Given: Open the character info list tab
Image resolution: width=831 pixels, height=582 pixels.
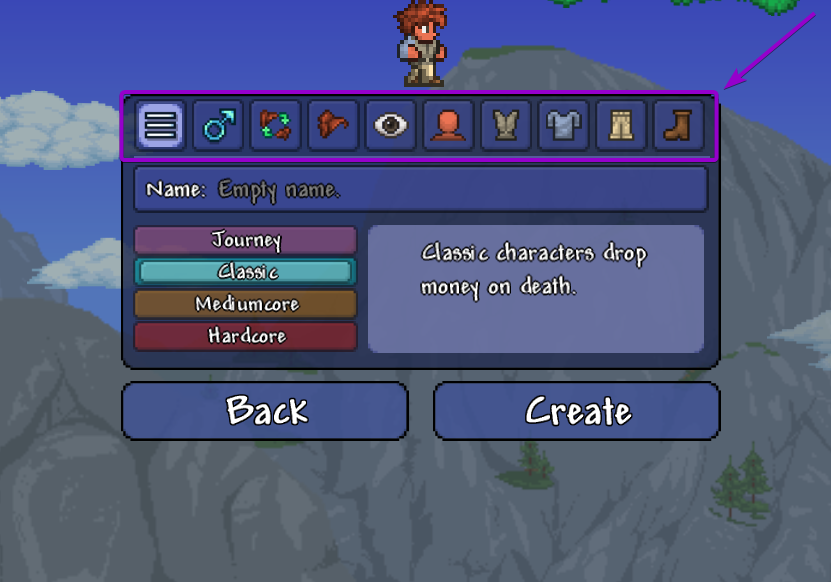Looking at the screenshot, I should (x=160, y=126).
